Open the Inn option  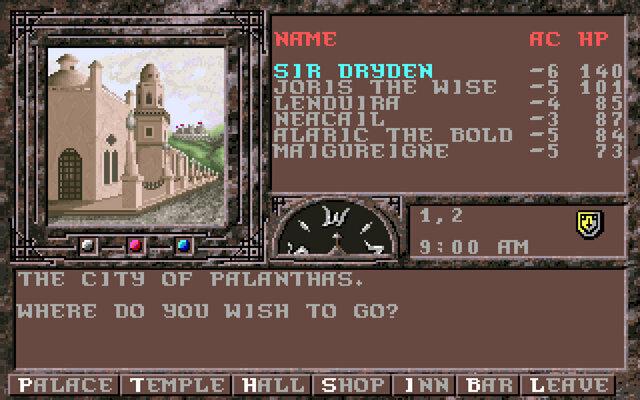424,385
